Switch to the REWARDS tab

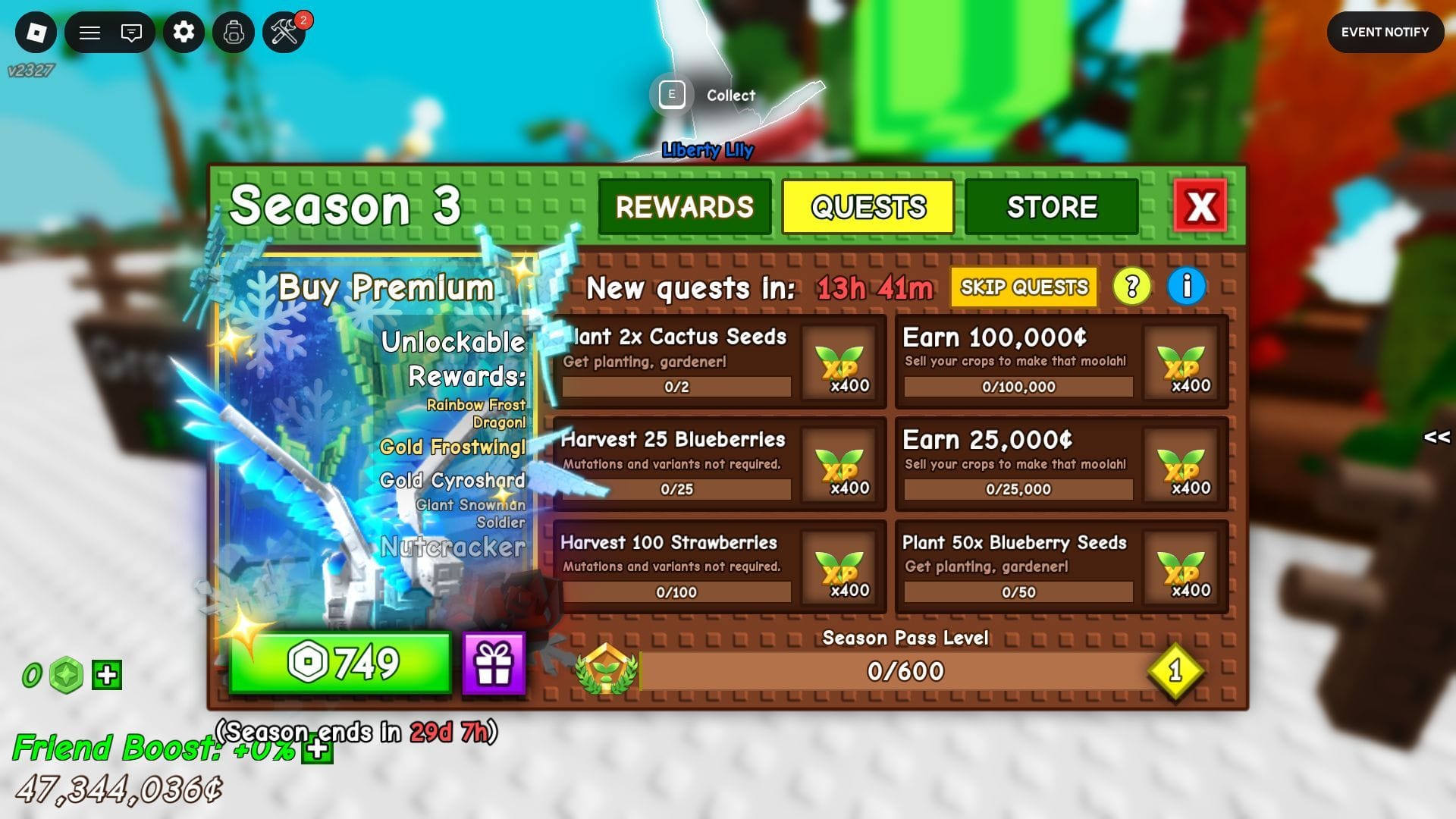pos(685,206)
